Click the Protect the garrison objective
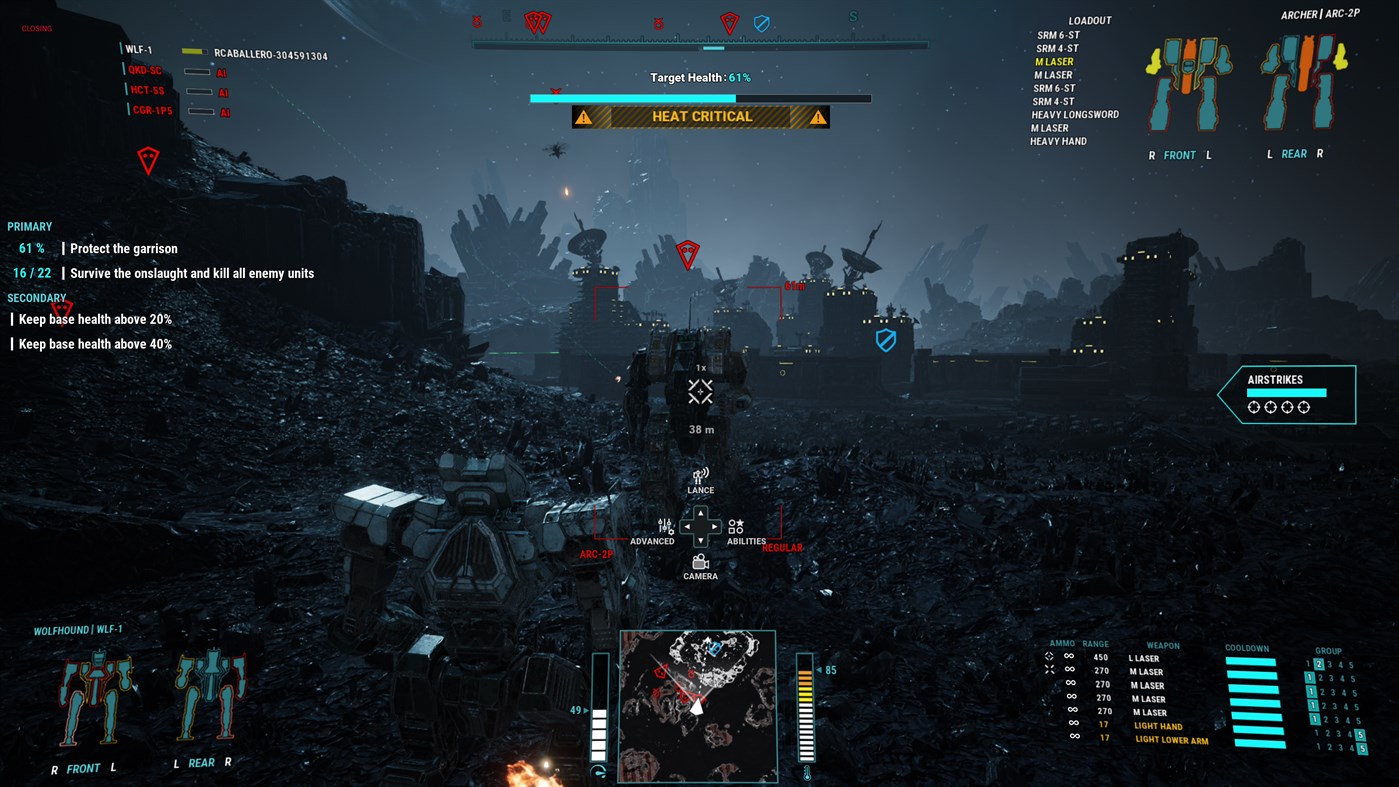Viewport: 1399px width, 787px height. coord(123,248)
